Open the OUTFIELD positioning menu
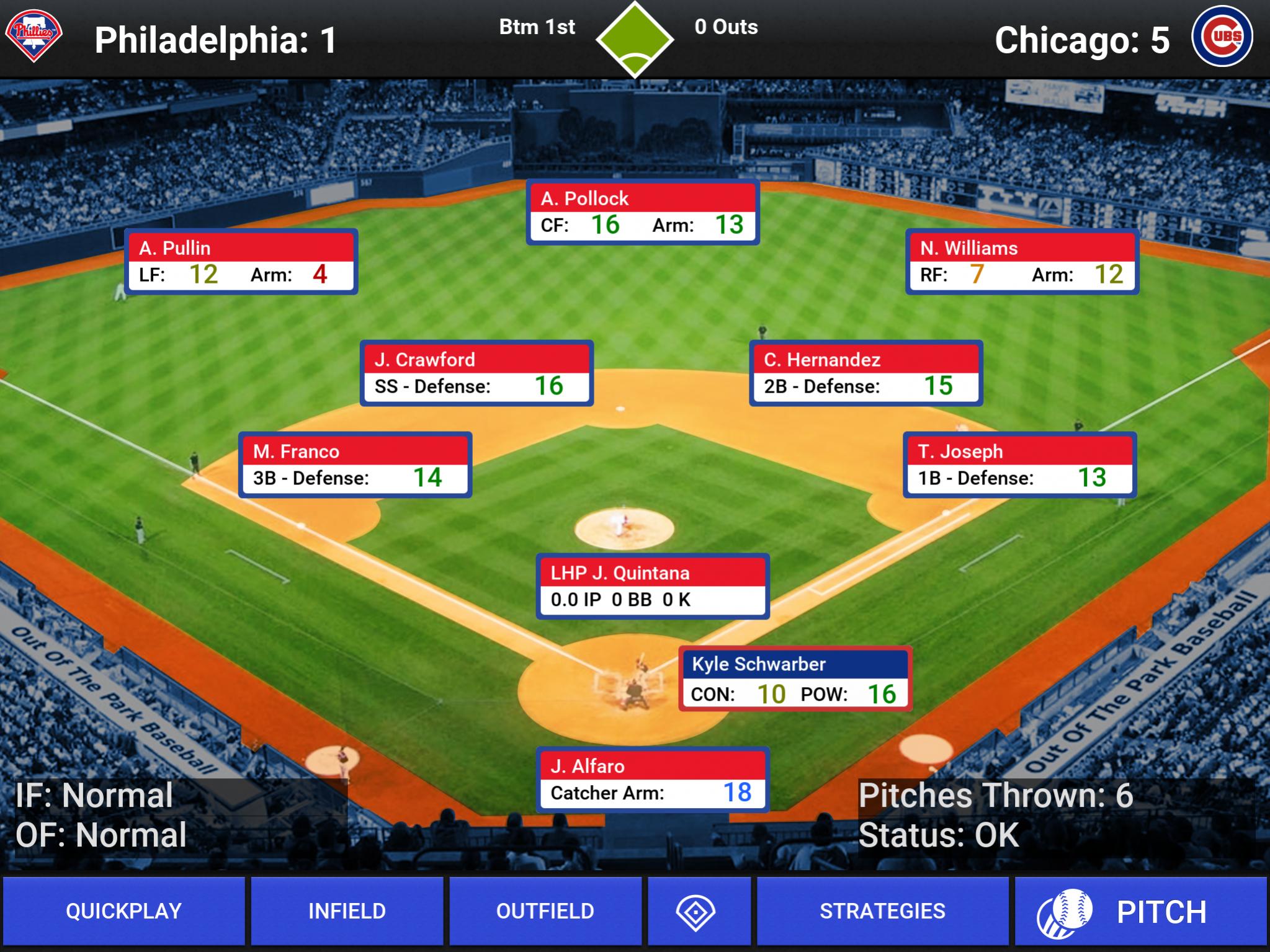This screenshot has width=1270, height=952. (545, 910)
